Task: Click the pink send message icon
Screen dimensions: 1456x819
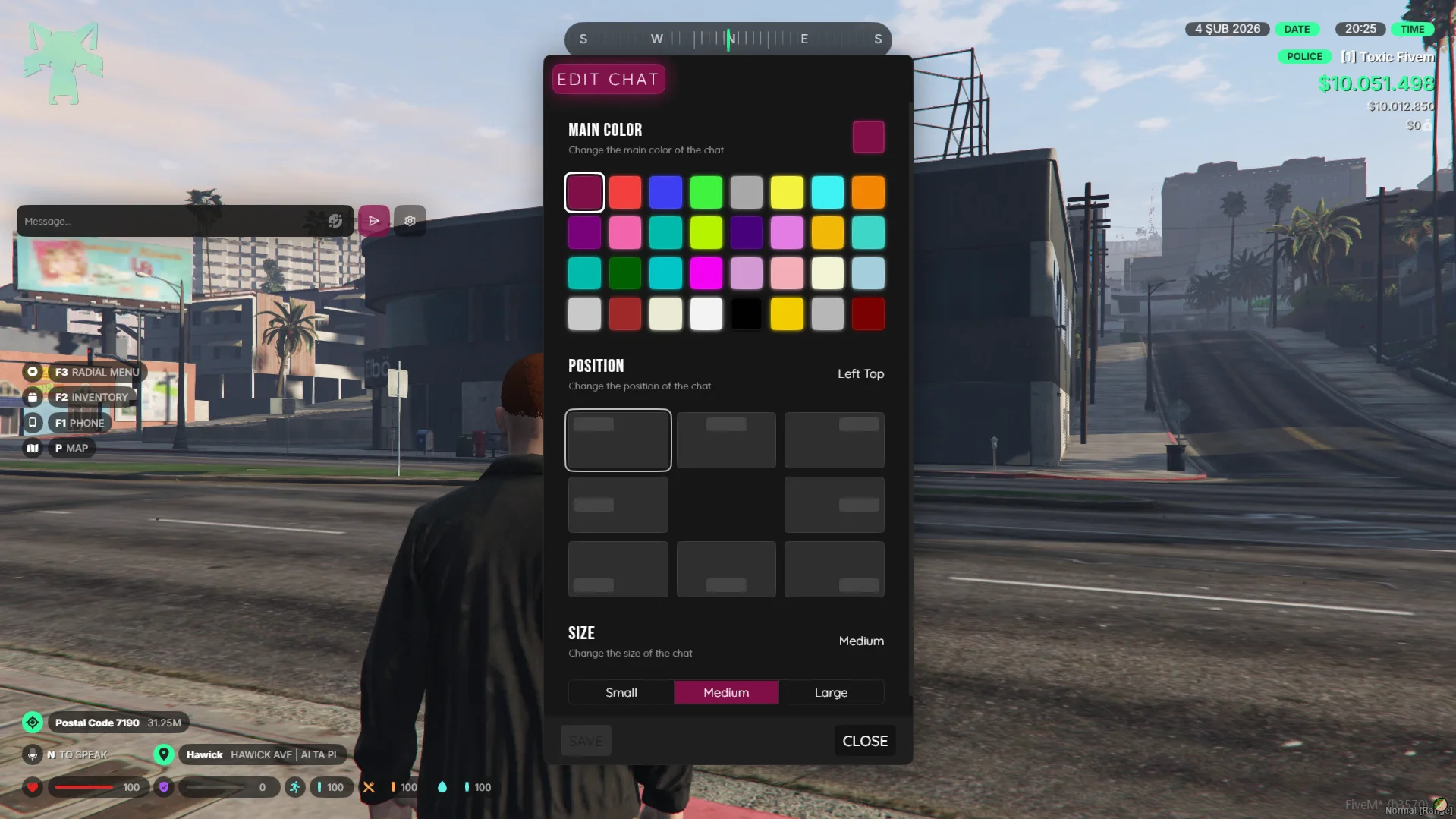Action: tap(373, 220)
